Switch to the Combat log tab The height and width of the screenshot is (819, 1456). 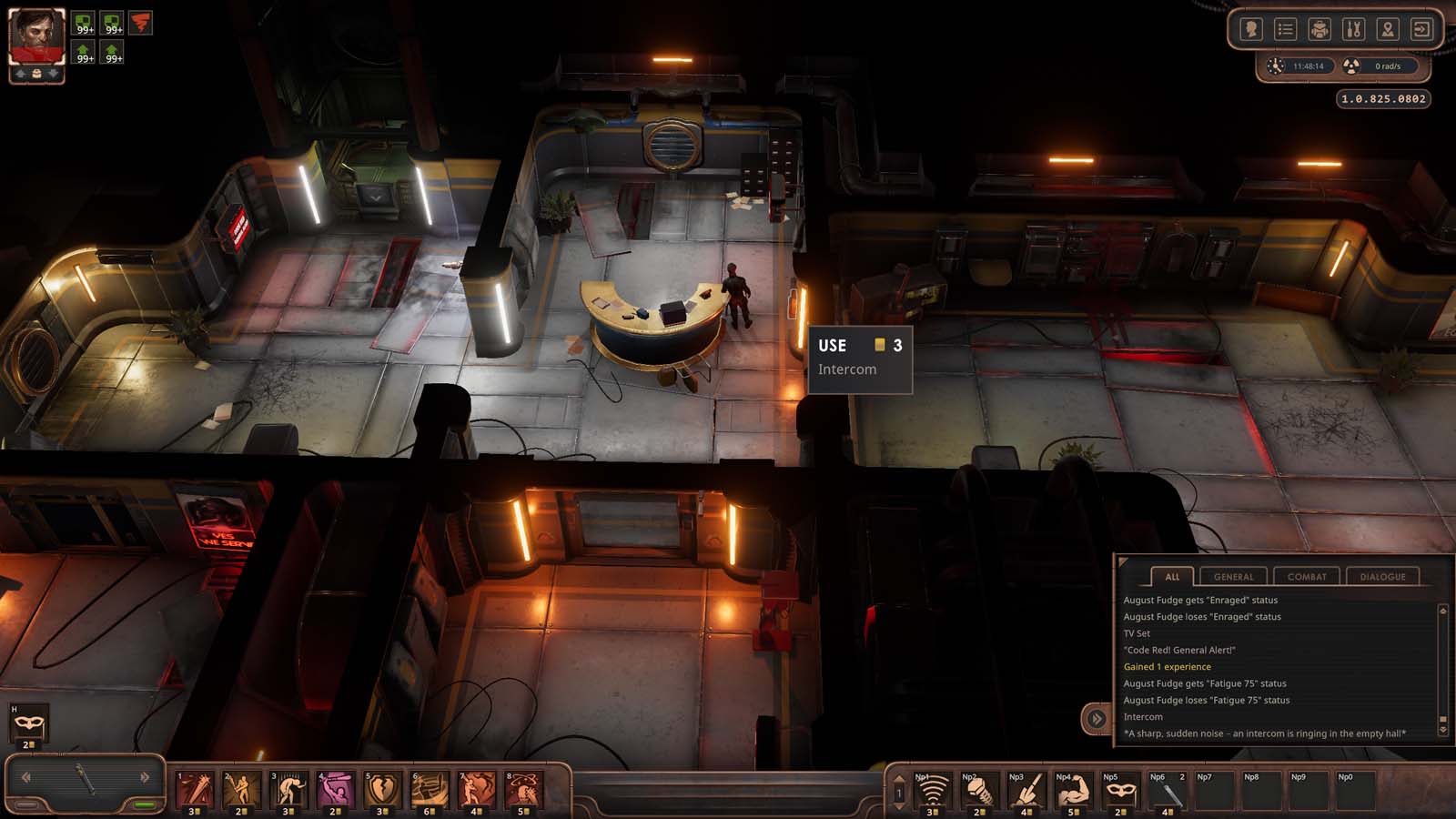point(1307,576)
